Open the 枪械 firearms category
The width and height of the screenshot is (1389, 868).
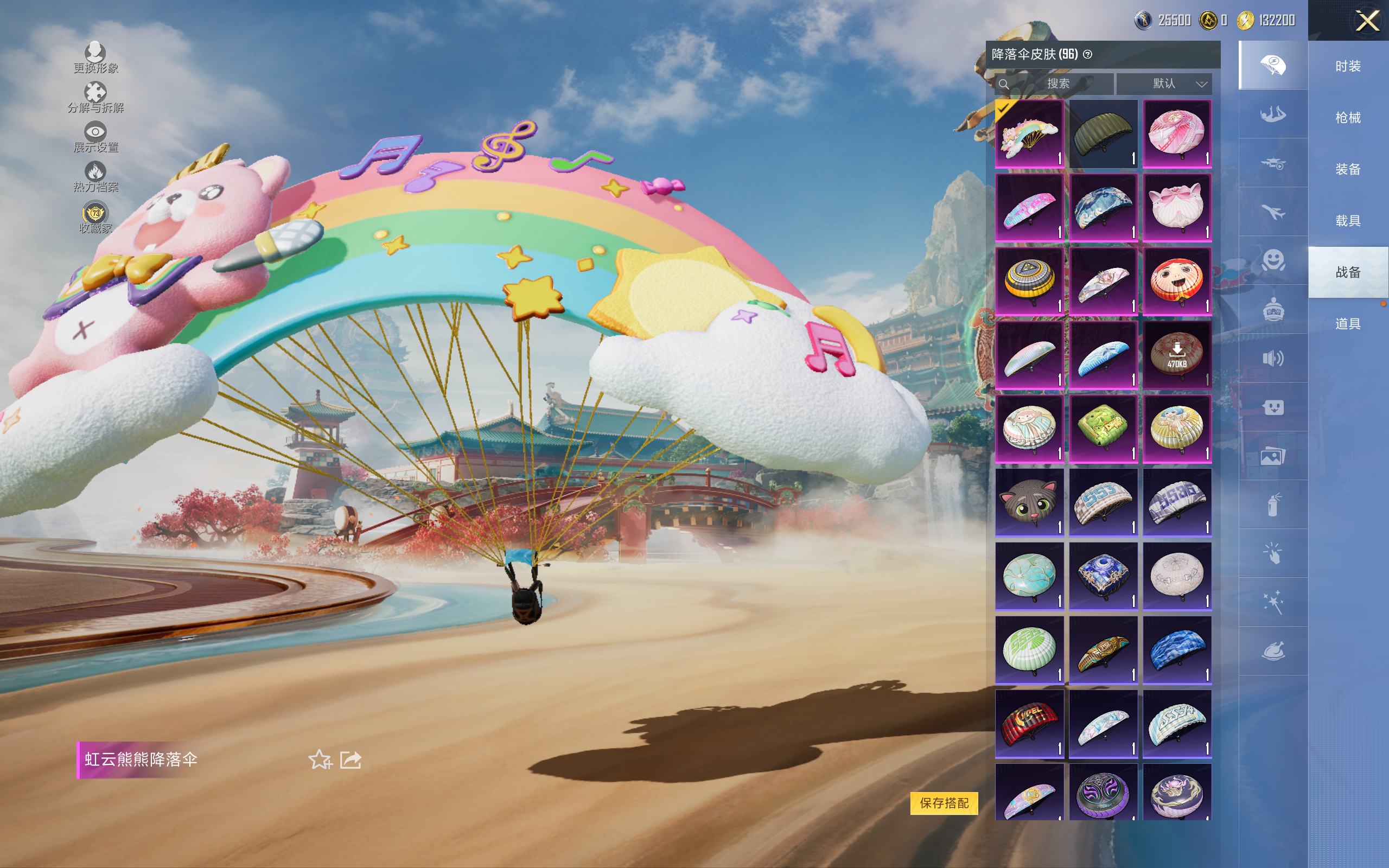(1348, 118)
